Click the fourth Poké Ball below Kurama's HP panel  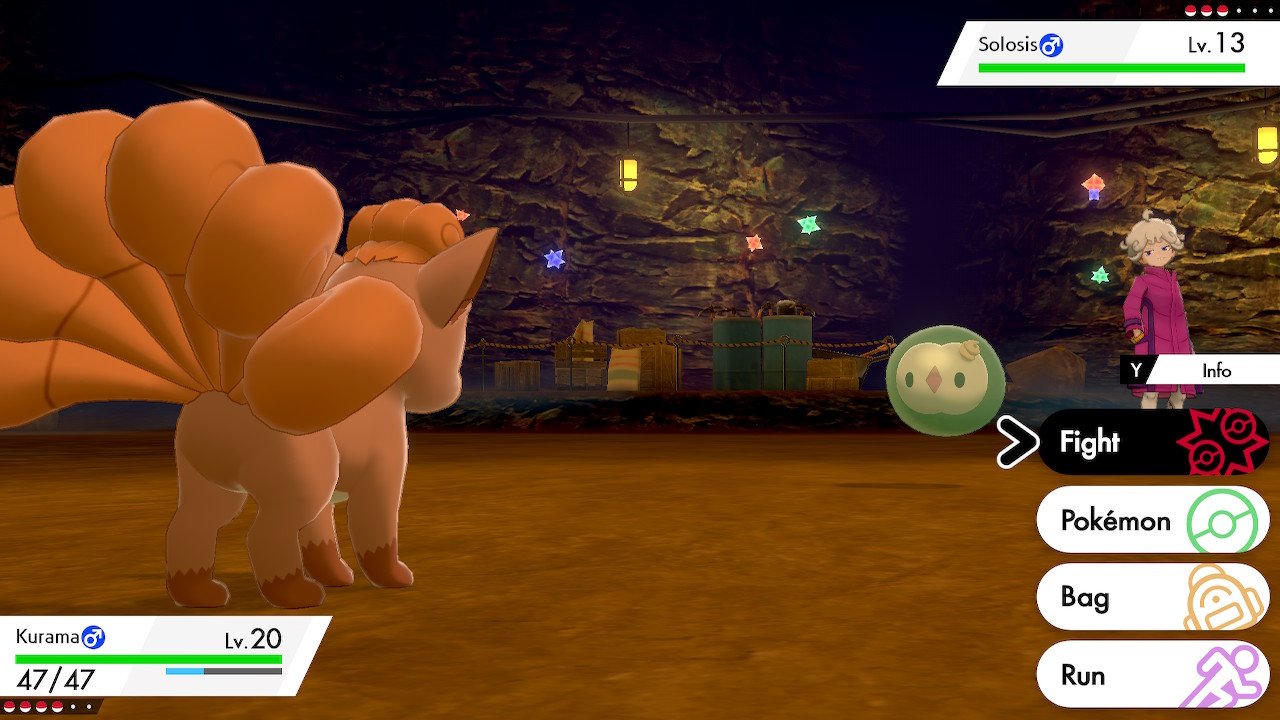[x=57, y=706]
